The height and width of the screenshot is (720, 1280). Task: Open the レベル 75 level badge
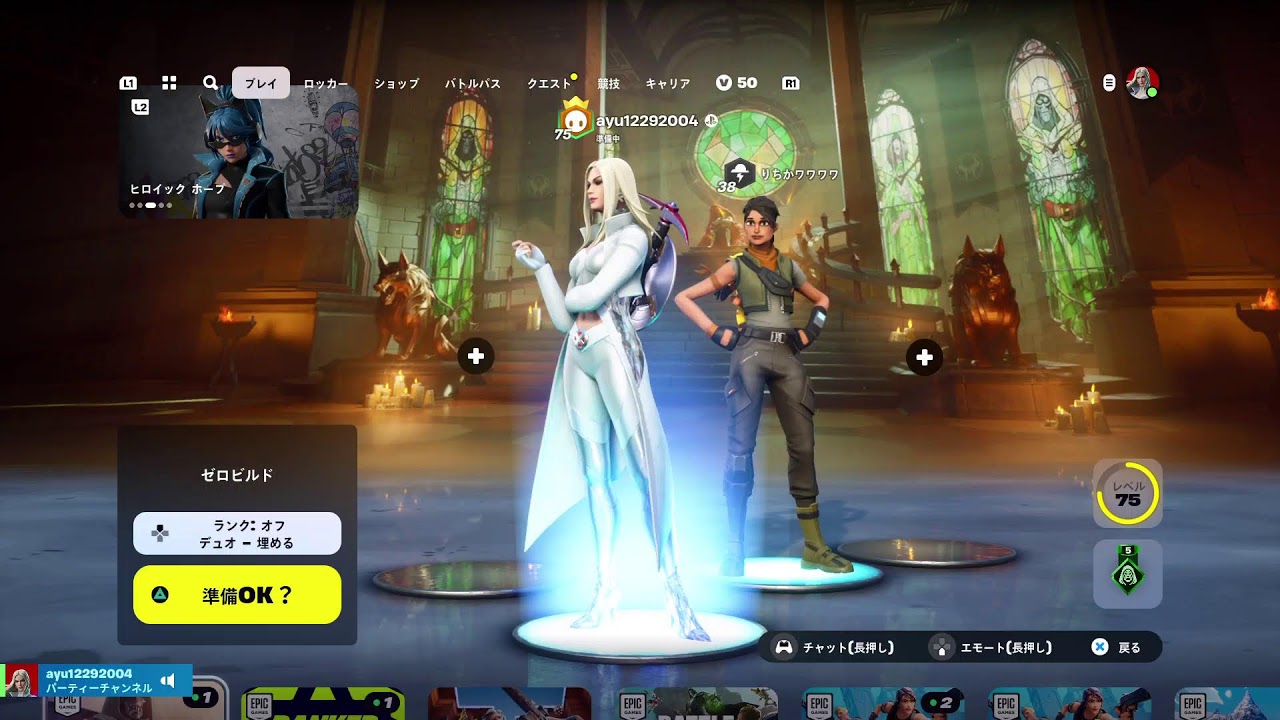click(1127, 493)
